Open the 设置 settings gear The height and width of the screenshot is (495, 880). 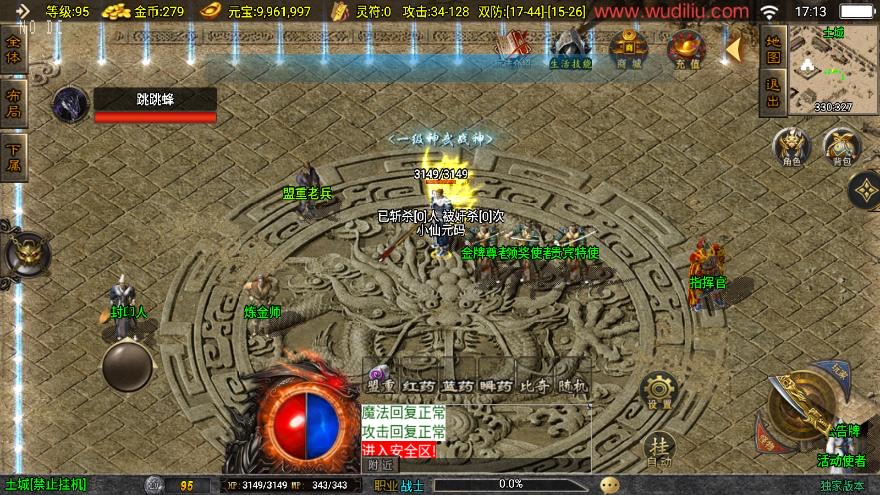tap(659, 390)
